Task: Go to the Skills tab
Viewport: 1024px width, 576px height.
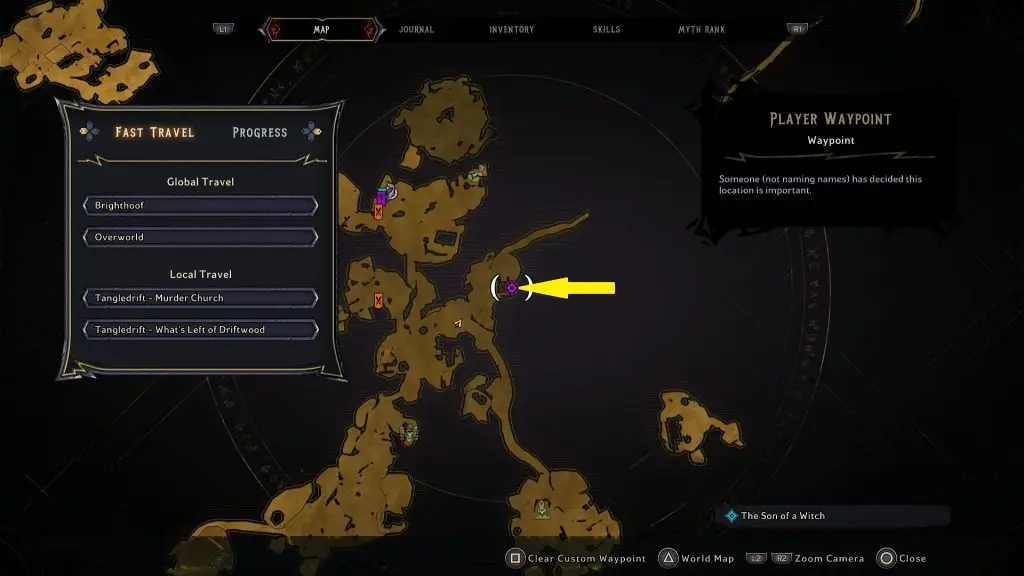Action: click(604, 30)
